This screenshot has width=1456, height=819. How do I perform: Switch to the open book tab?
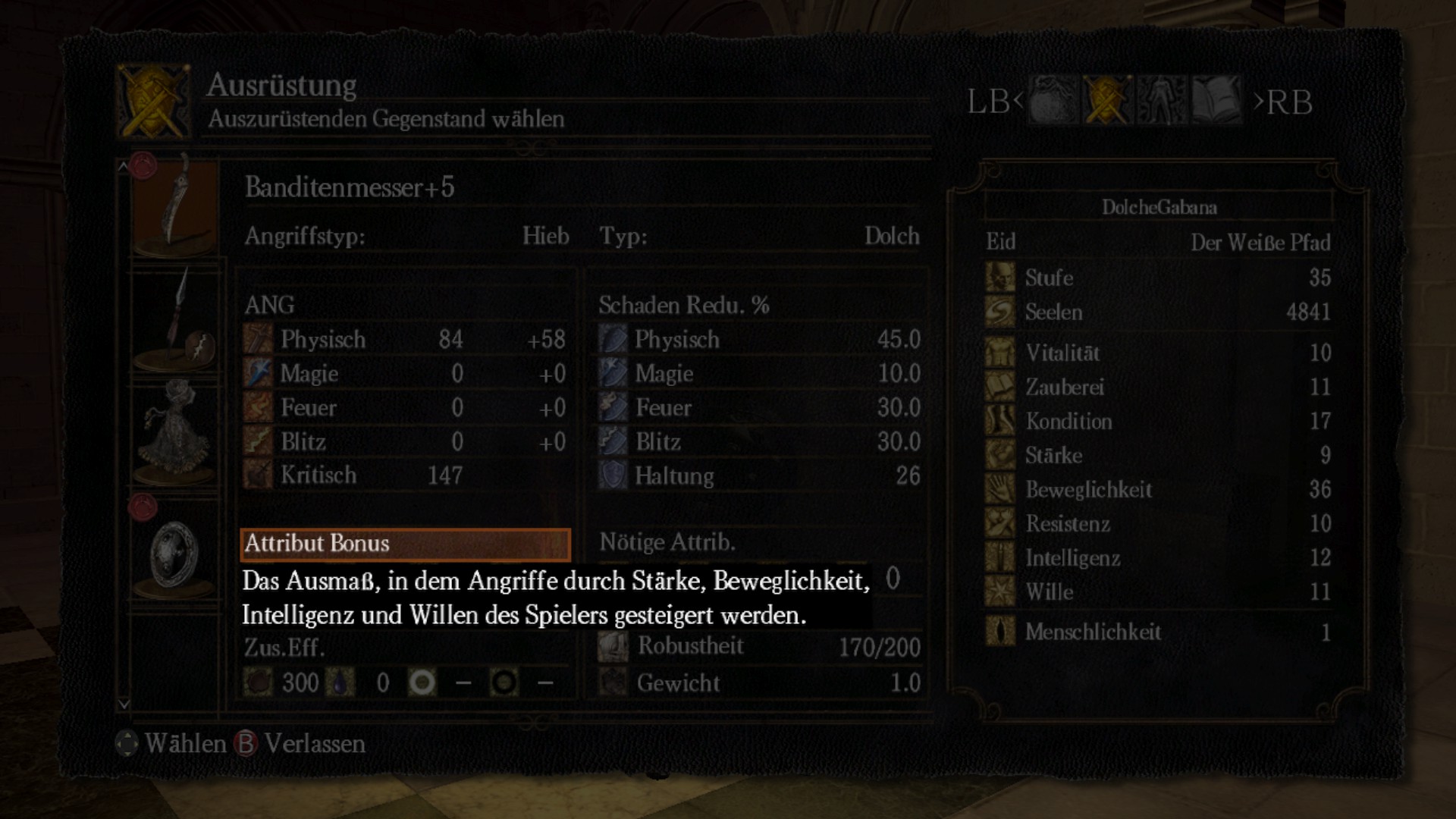(x=1216, y=100)
